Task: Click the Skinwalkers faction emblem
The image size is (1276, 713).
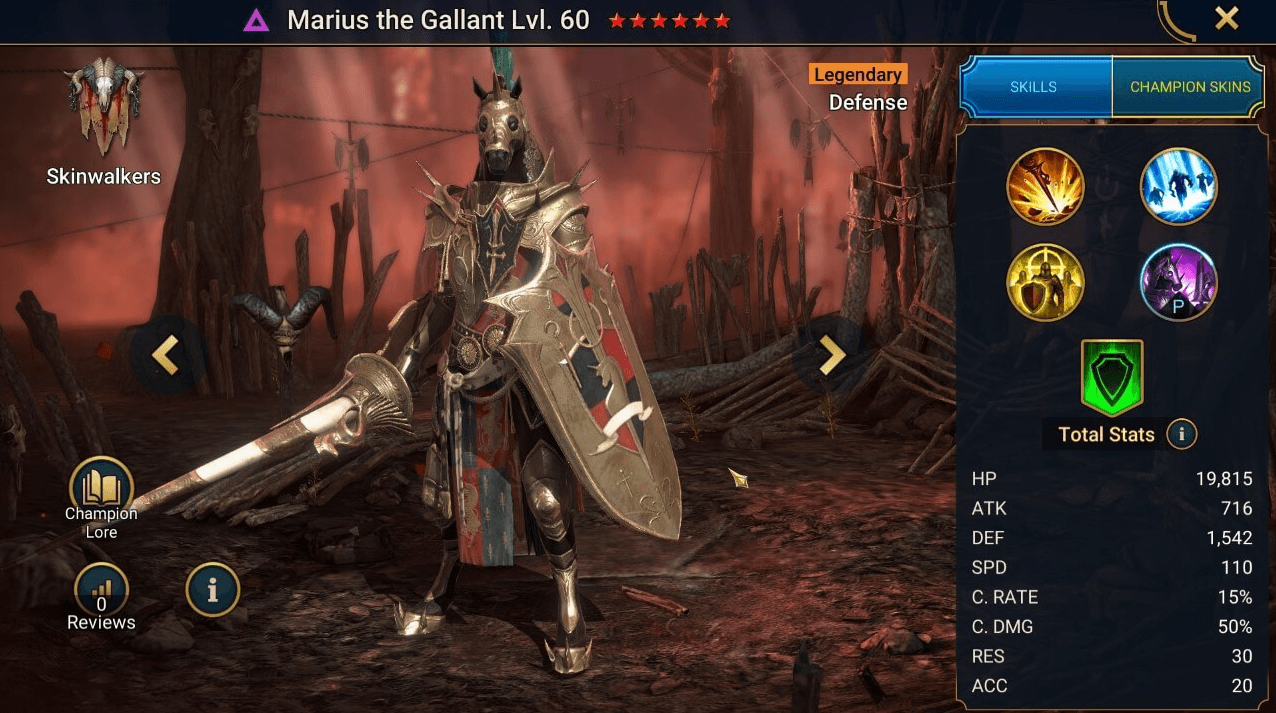Action: tap(104, 108)
